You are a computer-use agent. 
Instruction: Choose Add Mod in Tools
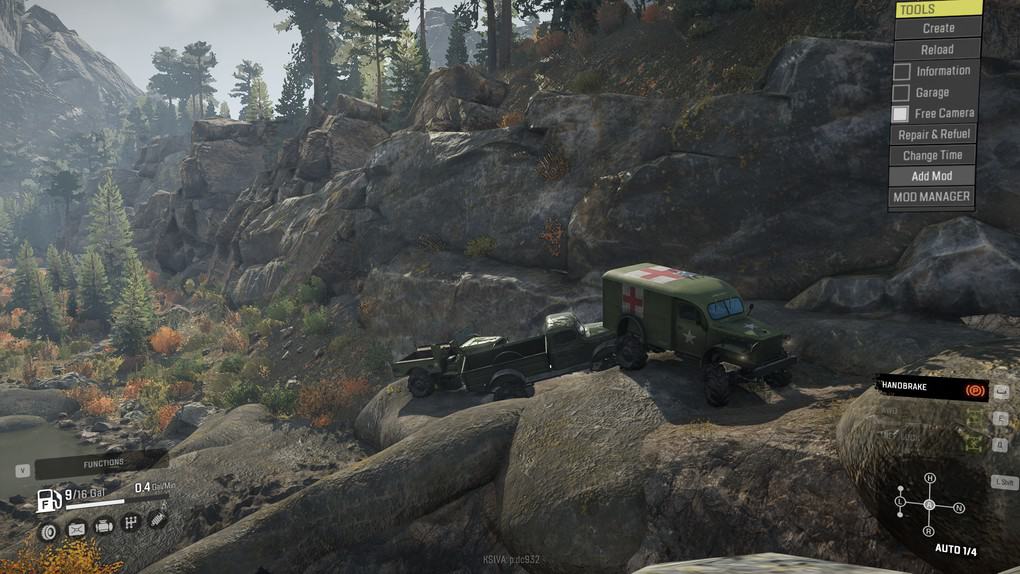pos(932,176)
